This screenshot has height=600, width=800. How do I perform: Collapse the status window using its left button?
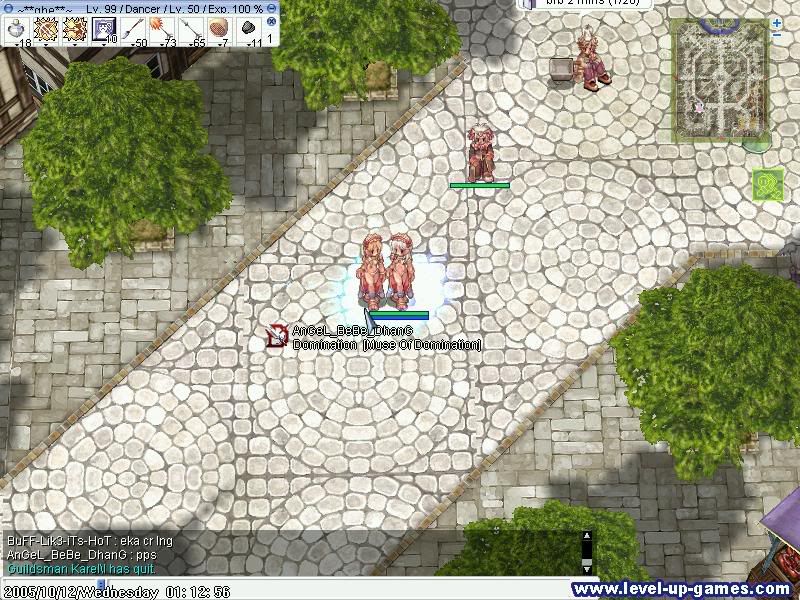pos(6,7)
